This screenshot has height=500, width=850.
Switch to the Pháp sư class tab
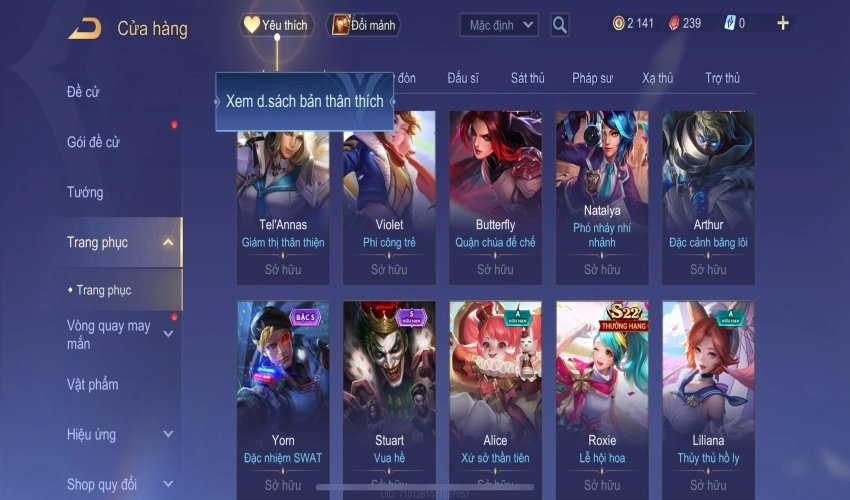[x=592, y=78]
